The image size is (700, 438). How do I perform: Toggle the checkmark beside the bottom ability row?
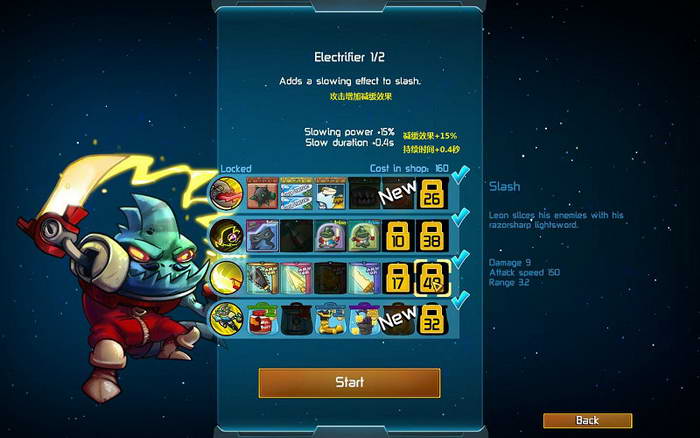[461, 300]
